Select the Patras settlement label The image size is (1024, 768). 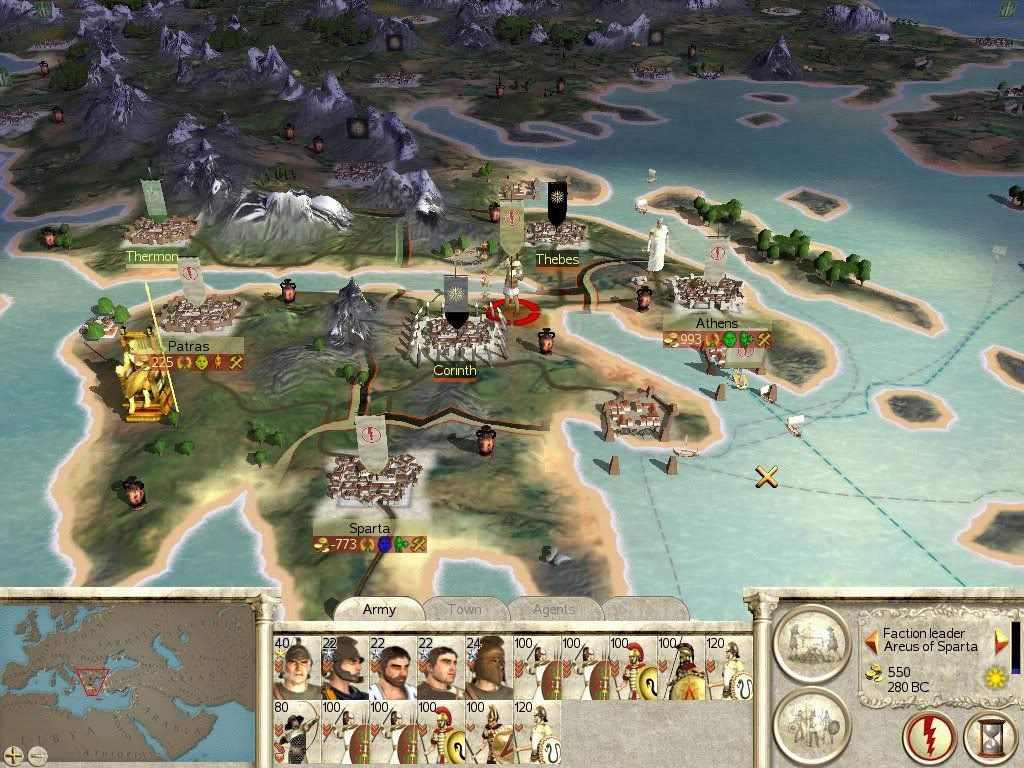click(x=188, y=345)
